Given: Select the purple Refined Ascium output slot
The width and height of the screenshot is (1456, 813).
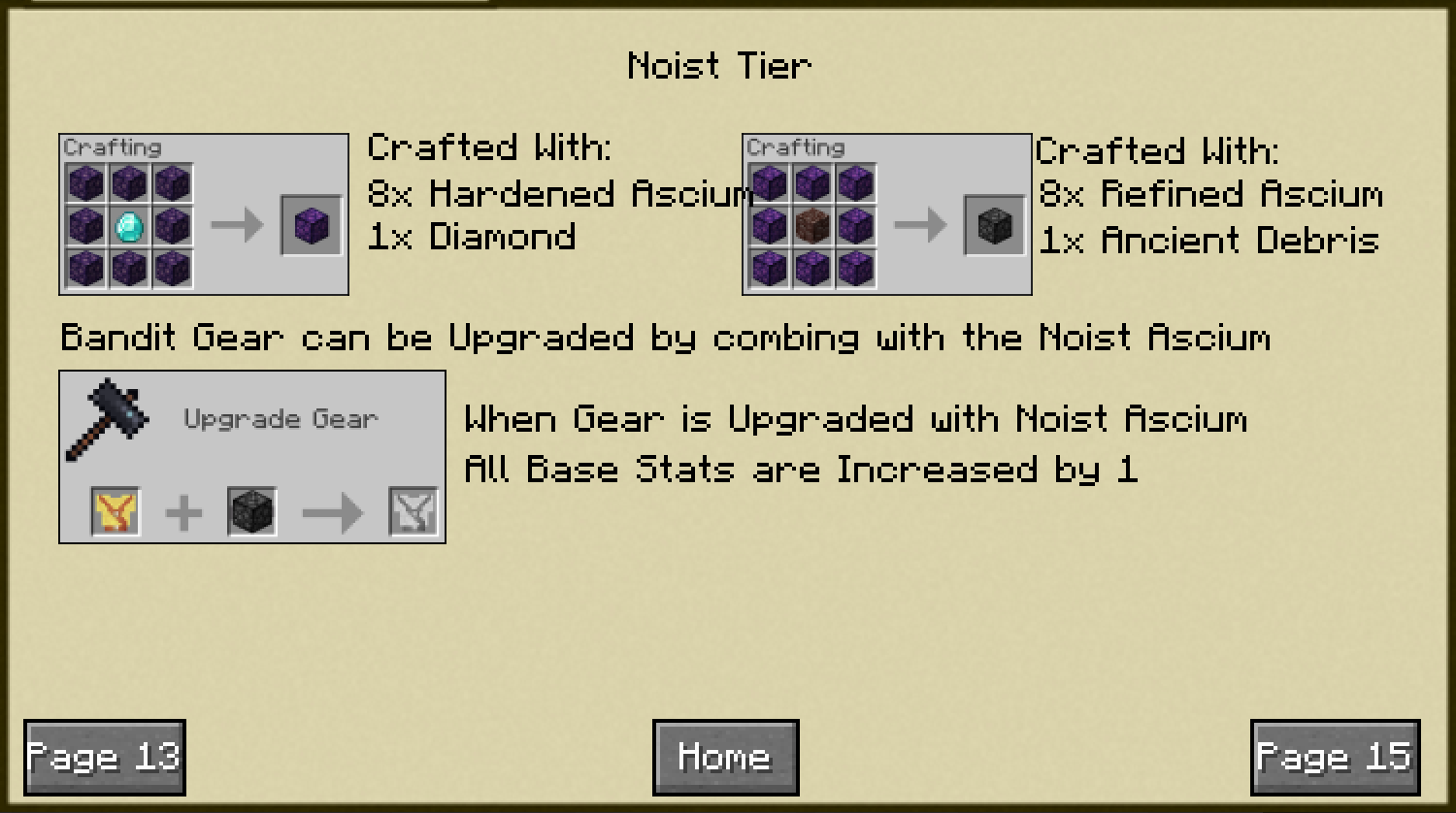Looking at the screenshot, I should click(x=312, y=226).
